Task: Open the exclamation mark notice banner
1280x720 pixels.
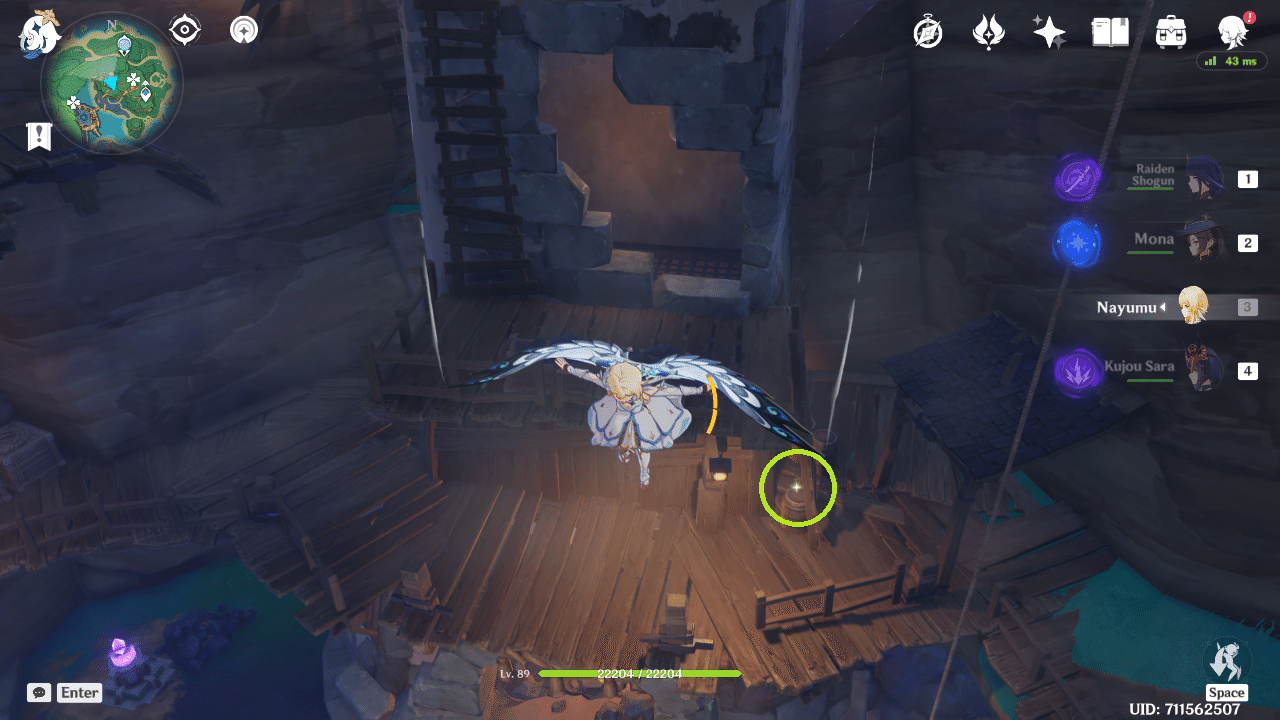Action: (38, 136)
